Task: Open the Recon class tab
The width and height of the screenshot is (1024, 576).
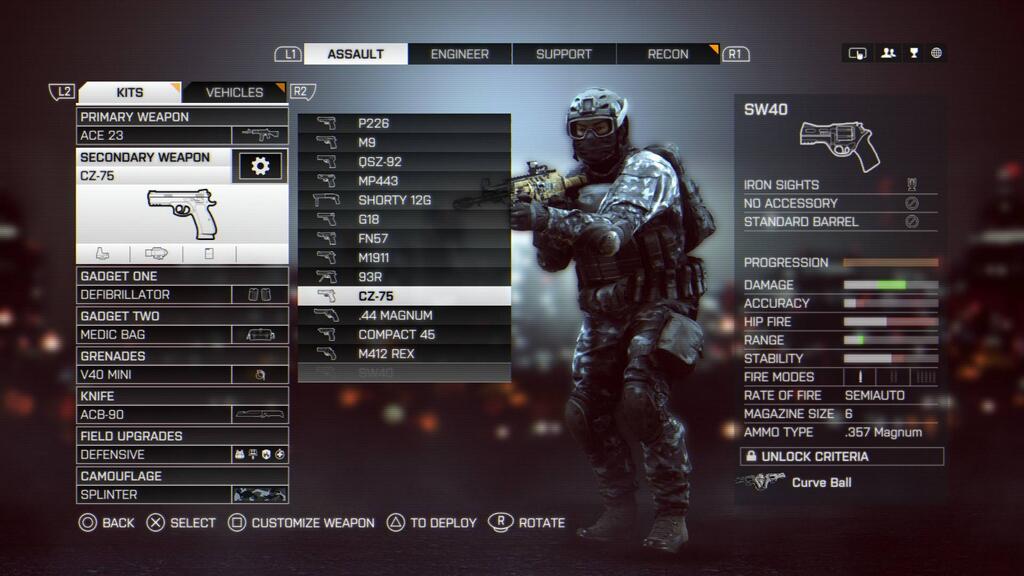Action: click(668, 54)
